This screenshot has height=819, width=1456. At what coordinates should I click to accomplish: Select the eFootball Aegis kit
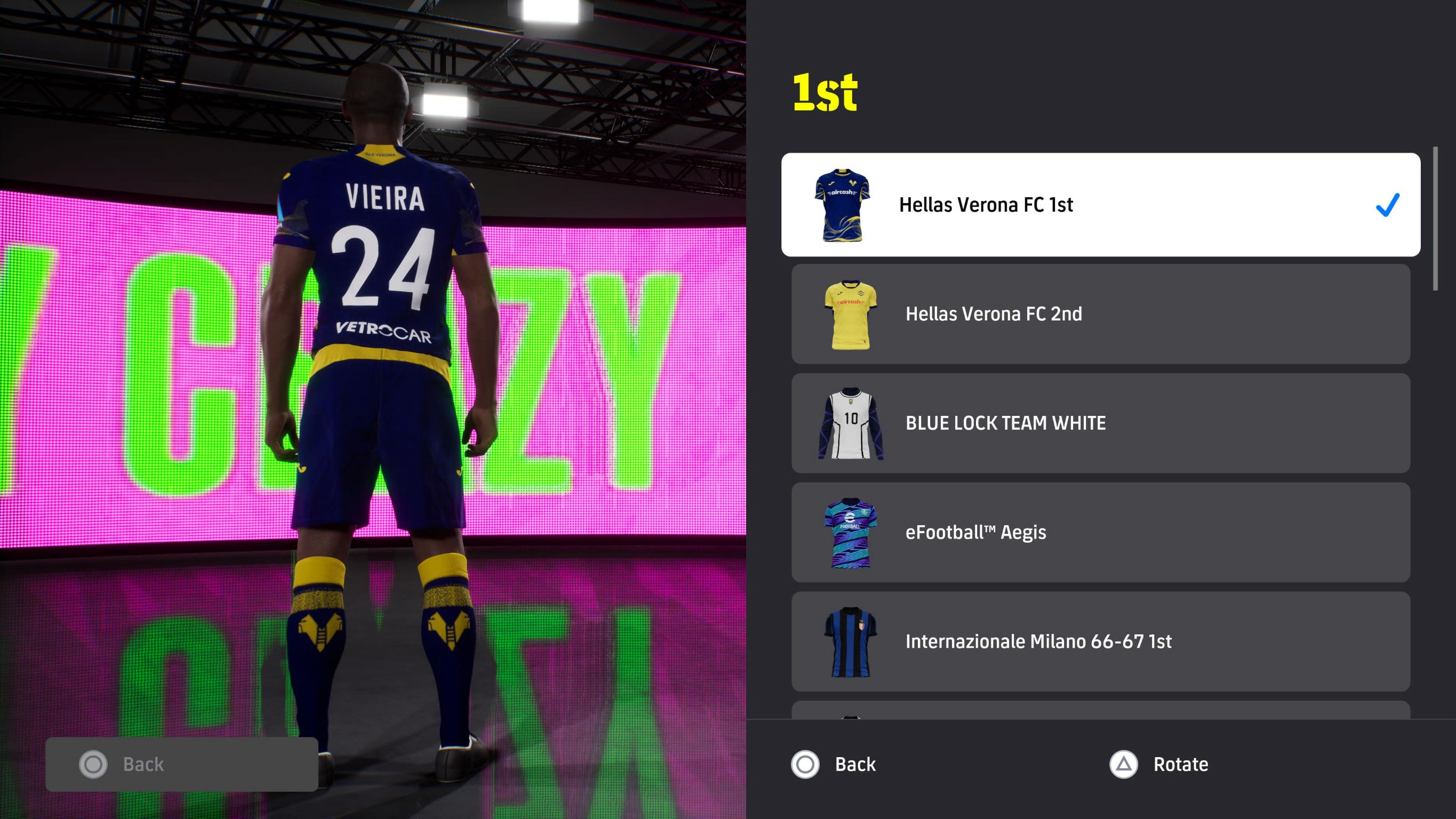(x=1100, y=532)
